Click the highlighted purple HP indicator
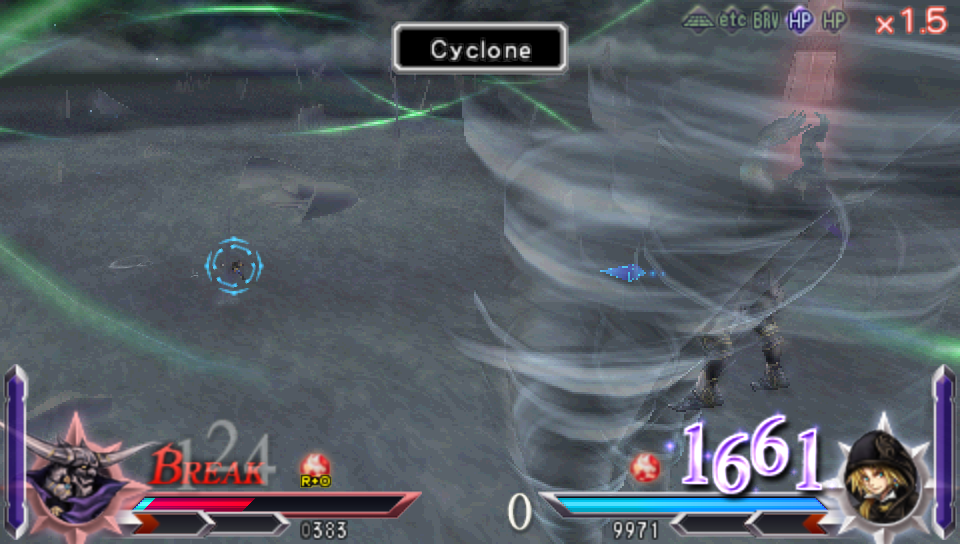The height and width of the screenshot is (544, 960). (x=799, y=20)
